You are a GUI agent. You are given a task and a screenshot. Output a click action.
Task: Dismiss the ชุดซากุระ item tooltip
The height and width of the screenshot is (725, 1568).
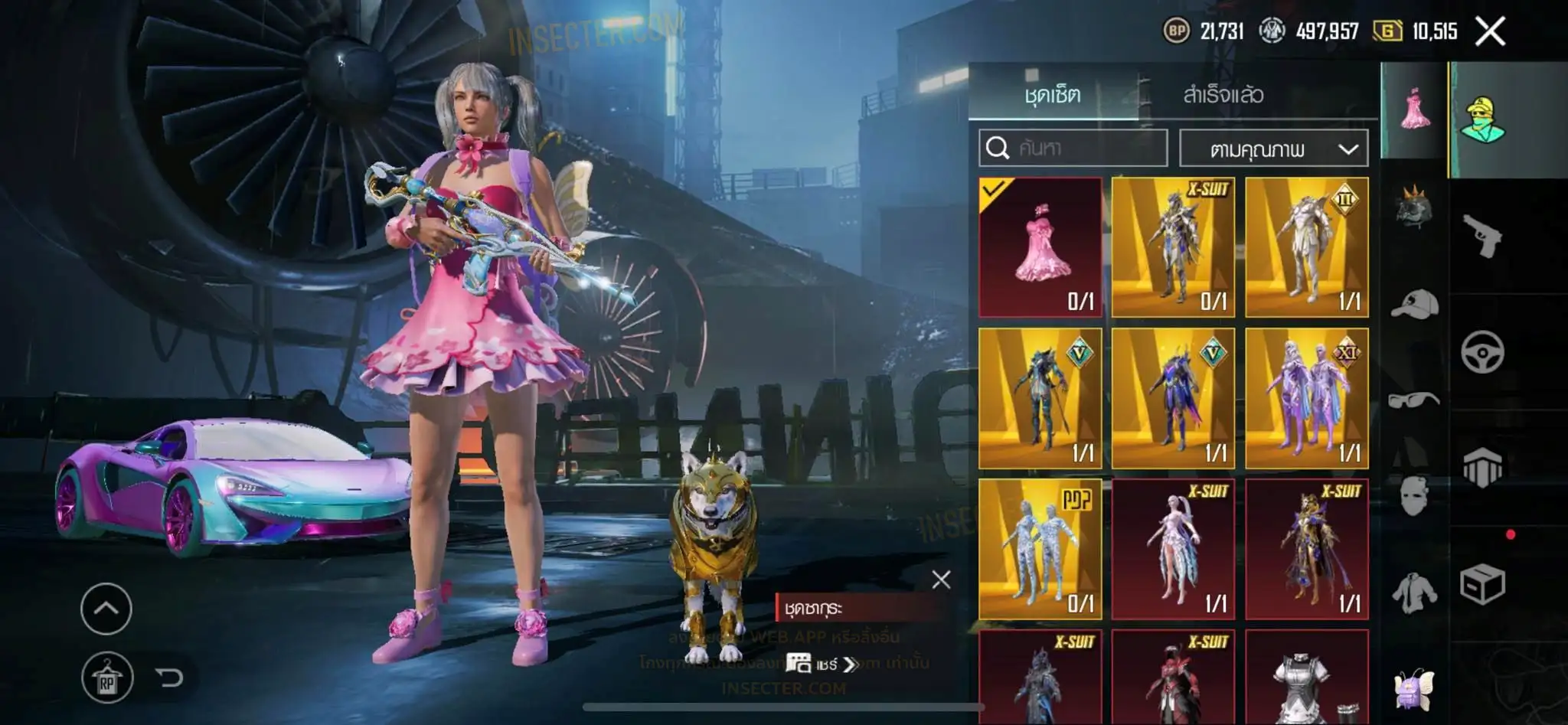click(941, 580)
